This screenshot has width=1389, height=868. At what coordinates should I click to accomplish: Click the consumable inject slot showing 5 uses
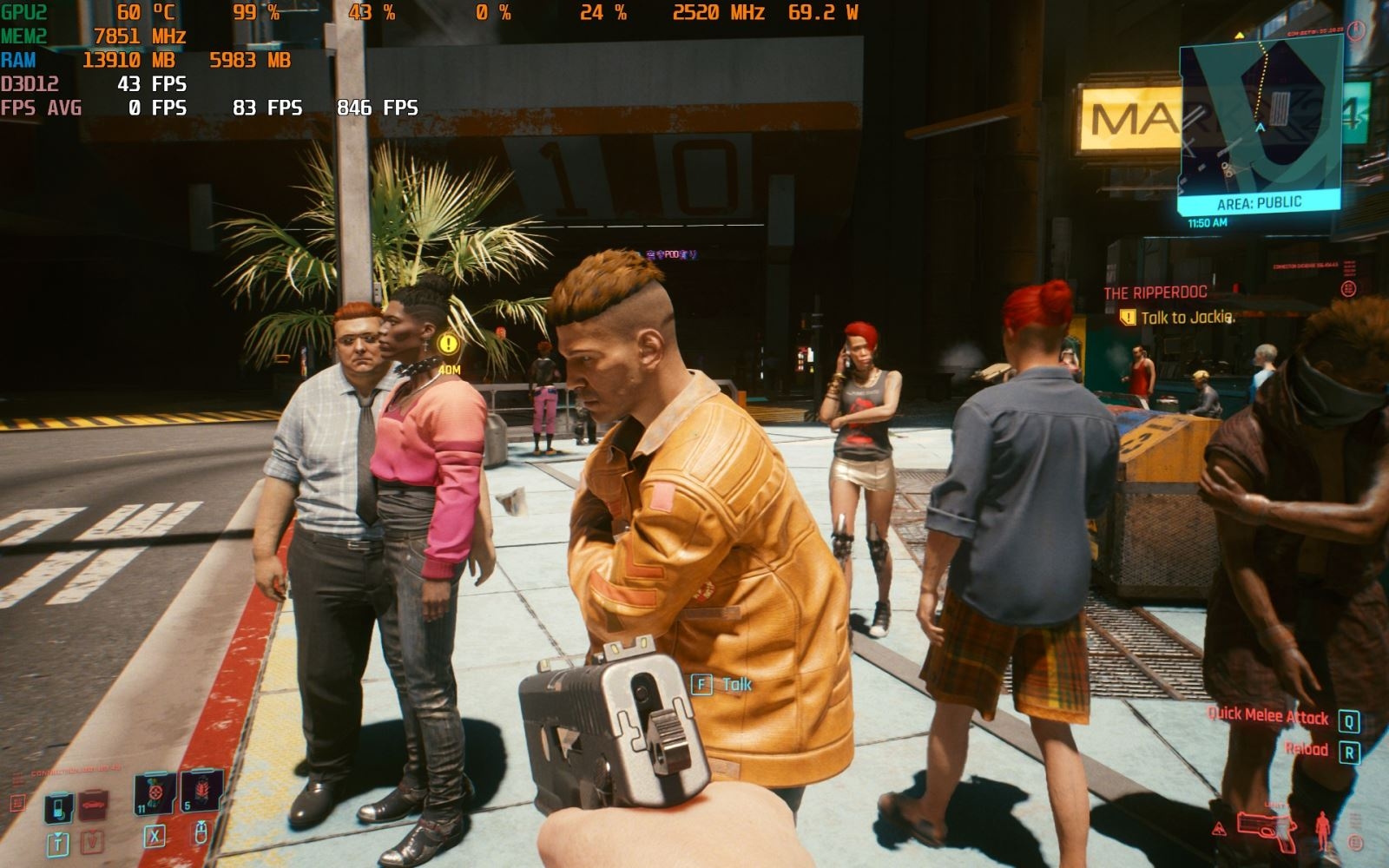pos(200,792)
